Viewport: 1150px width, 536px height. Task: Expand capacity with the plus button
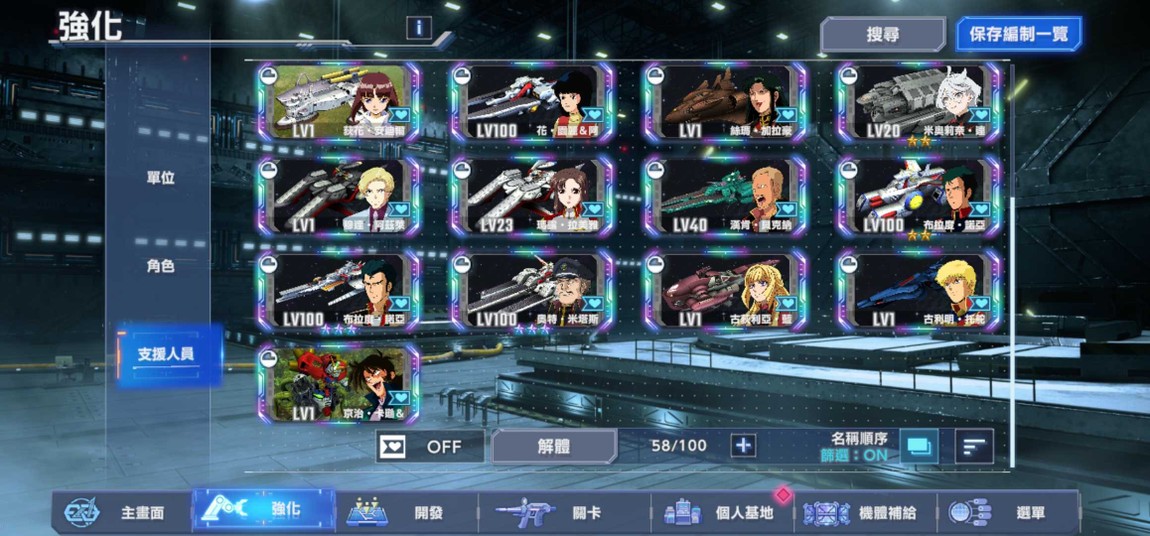click(x=742, y=446)
